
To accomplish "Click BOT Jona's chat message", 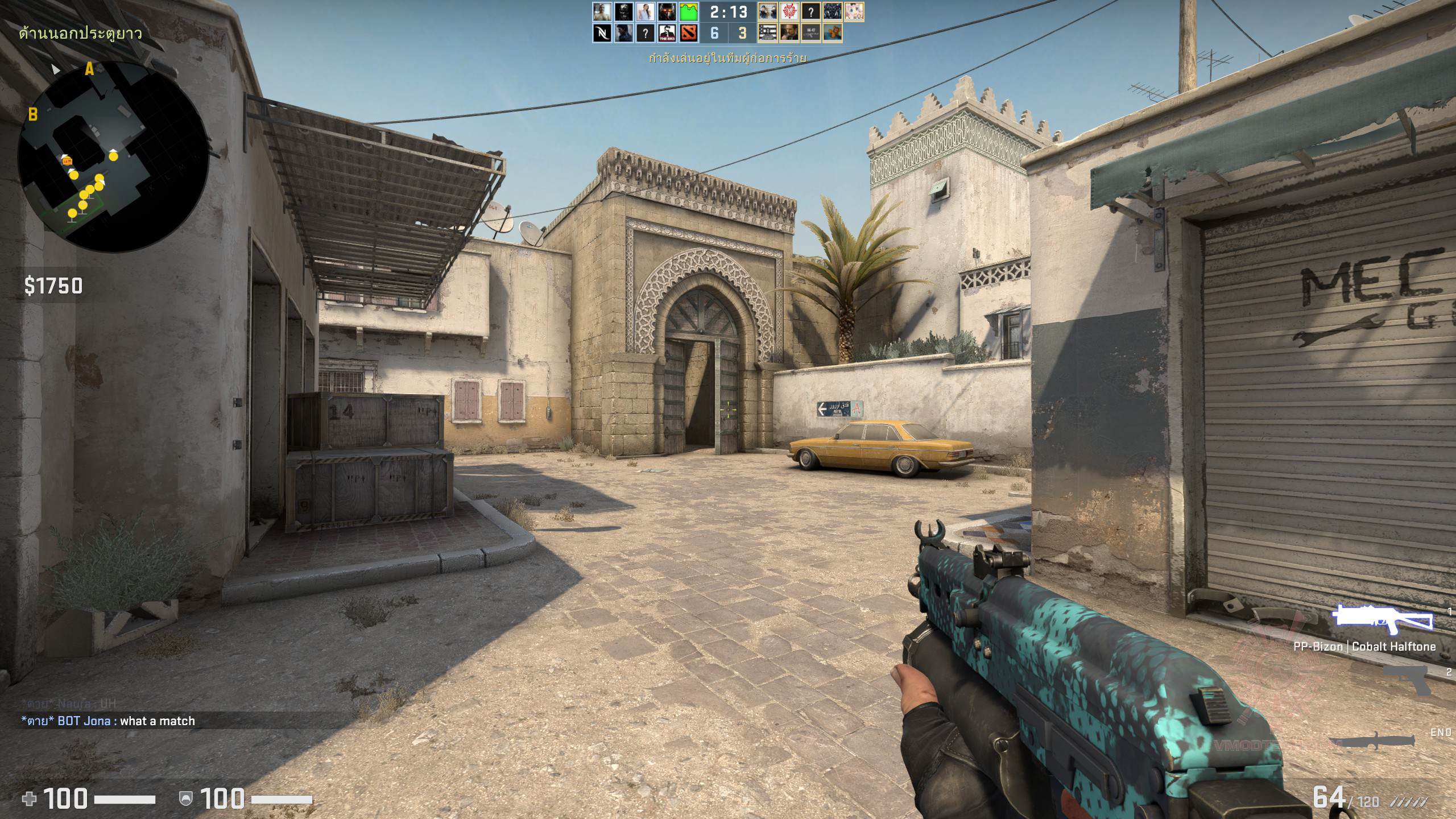I will (x=108, y=721).
